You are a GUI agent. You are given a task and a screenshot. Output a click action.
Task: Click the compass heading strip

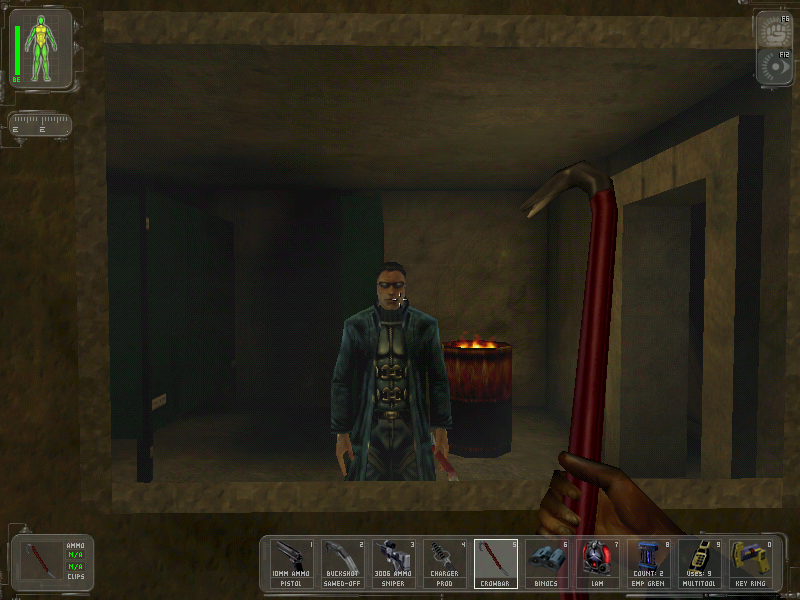click(40, 125)
